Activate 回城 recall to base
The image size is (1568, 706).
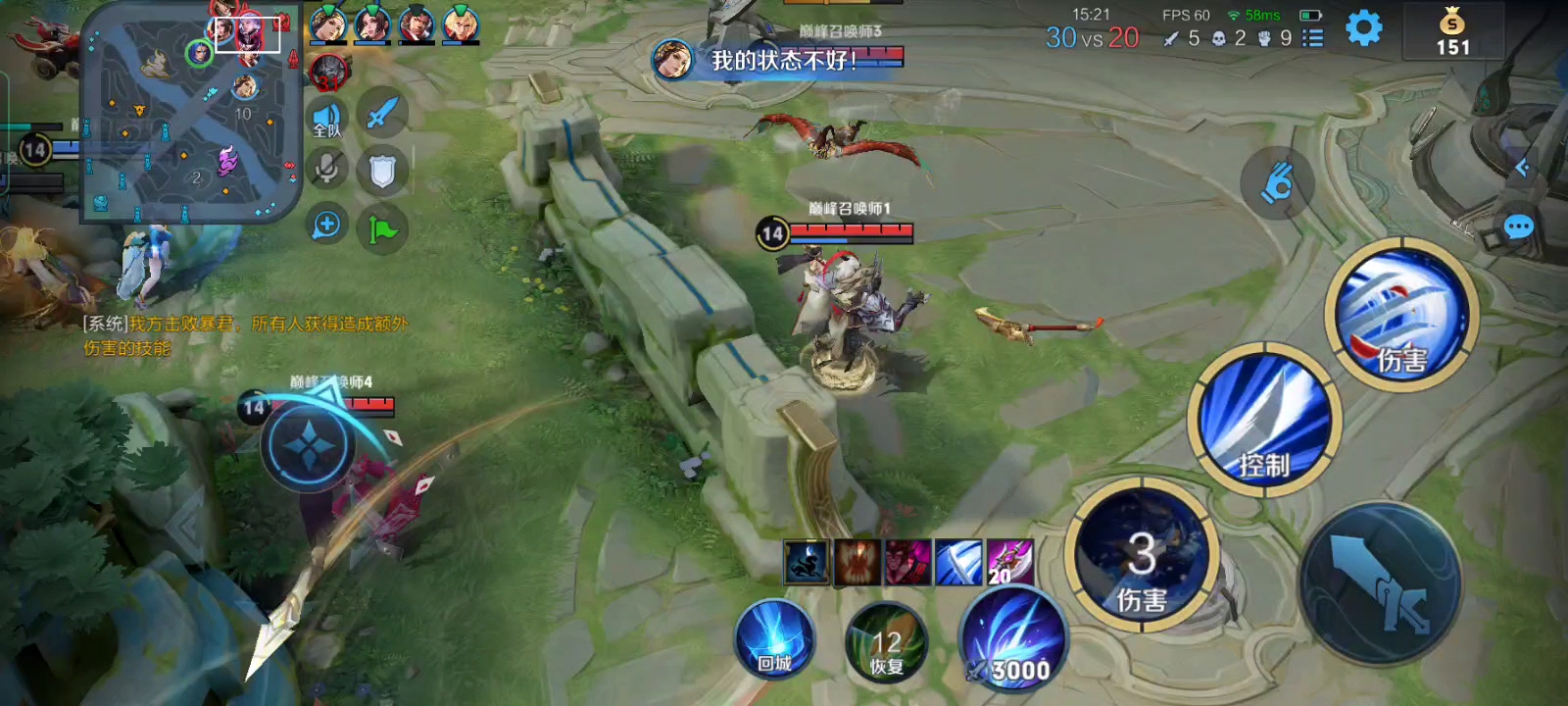[x=774, y=639]
